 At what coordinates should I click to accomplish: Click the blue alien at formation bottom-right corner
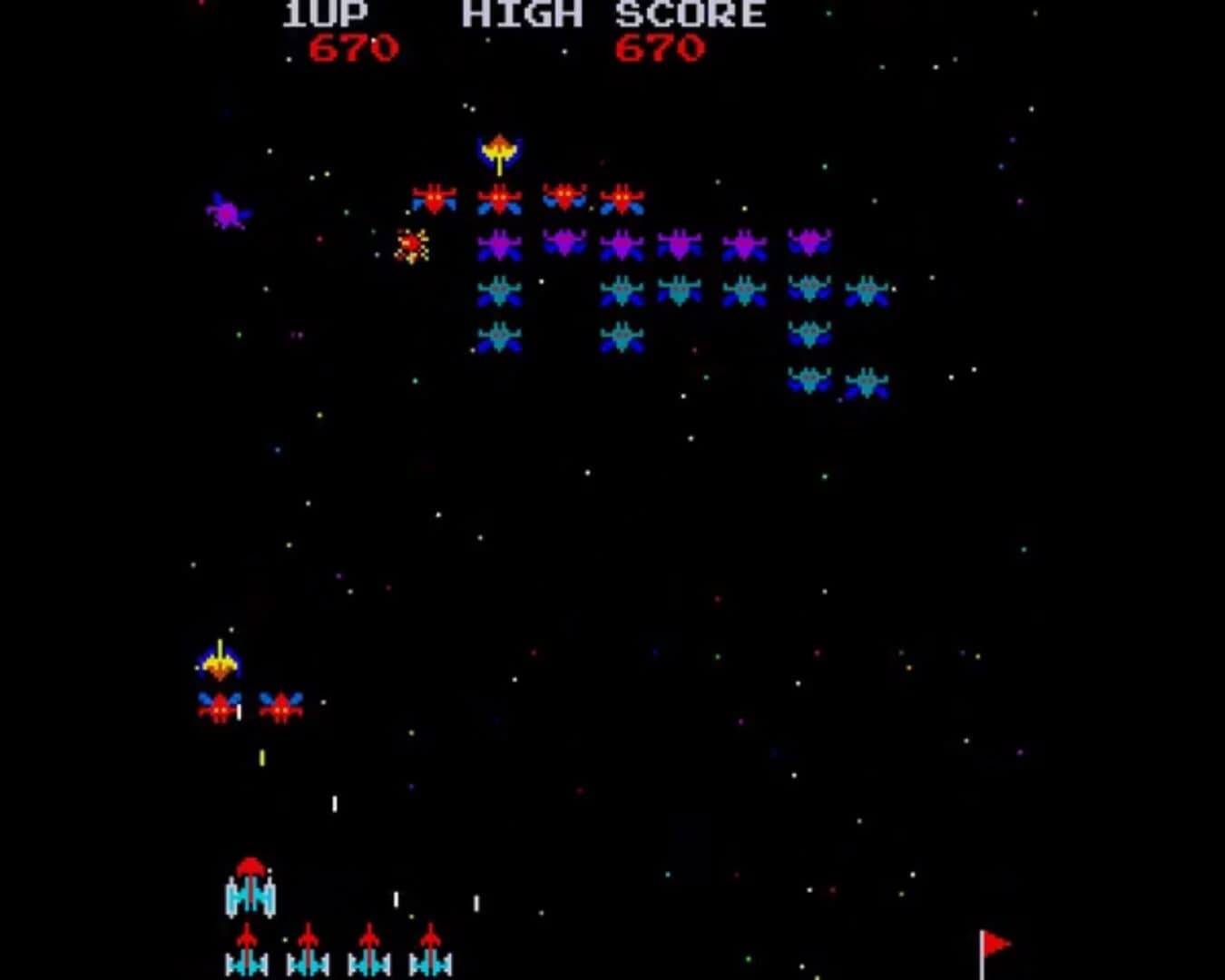[x=869, y=384]
